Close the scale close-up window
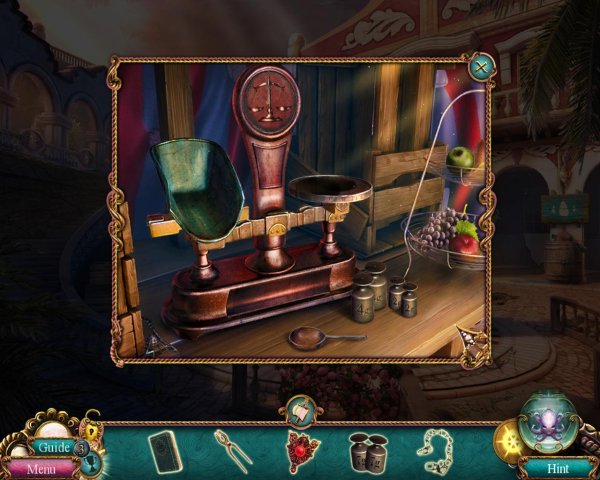The image size is (600, 480). click(481, 68)
